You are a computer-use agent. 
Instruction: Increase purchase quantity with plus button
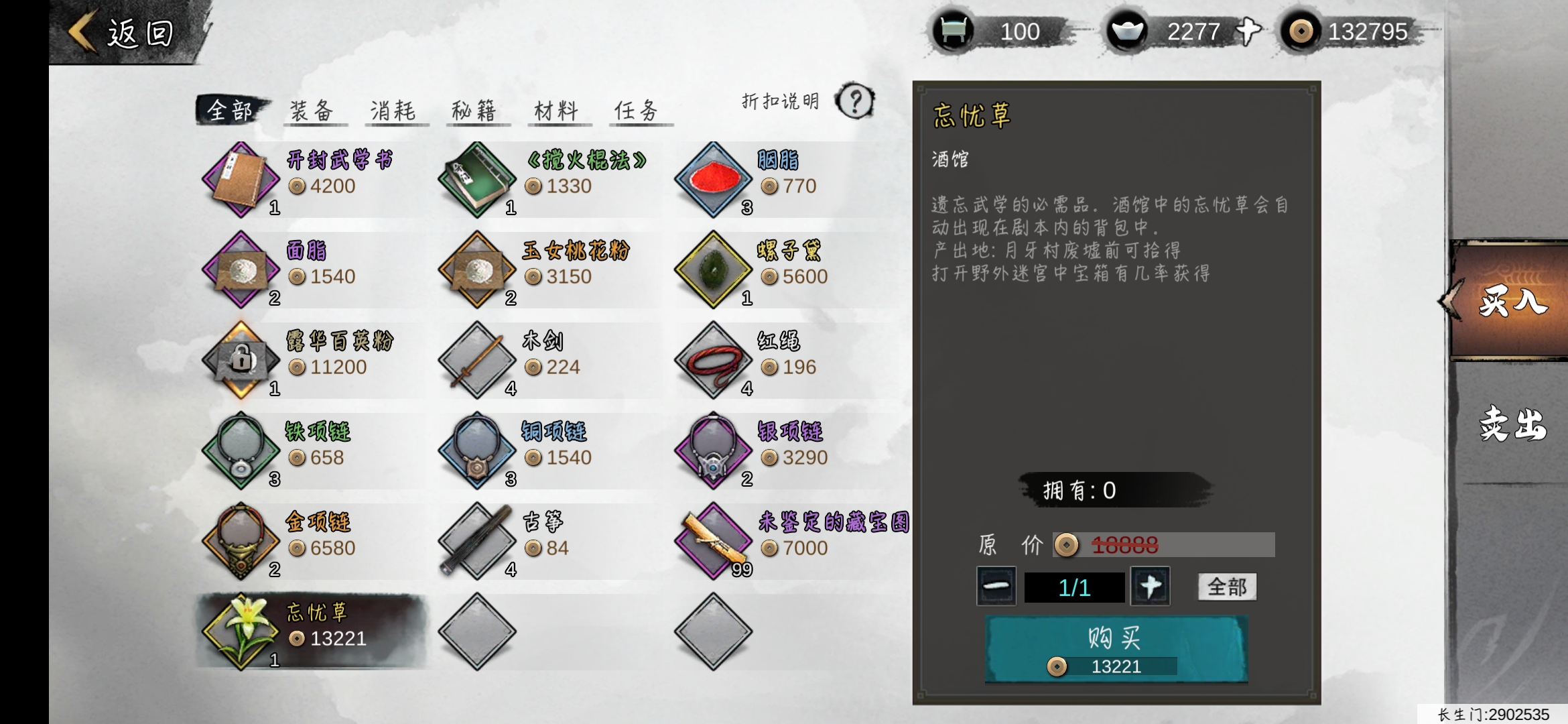click(x=1151, y=587)
